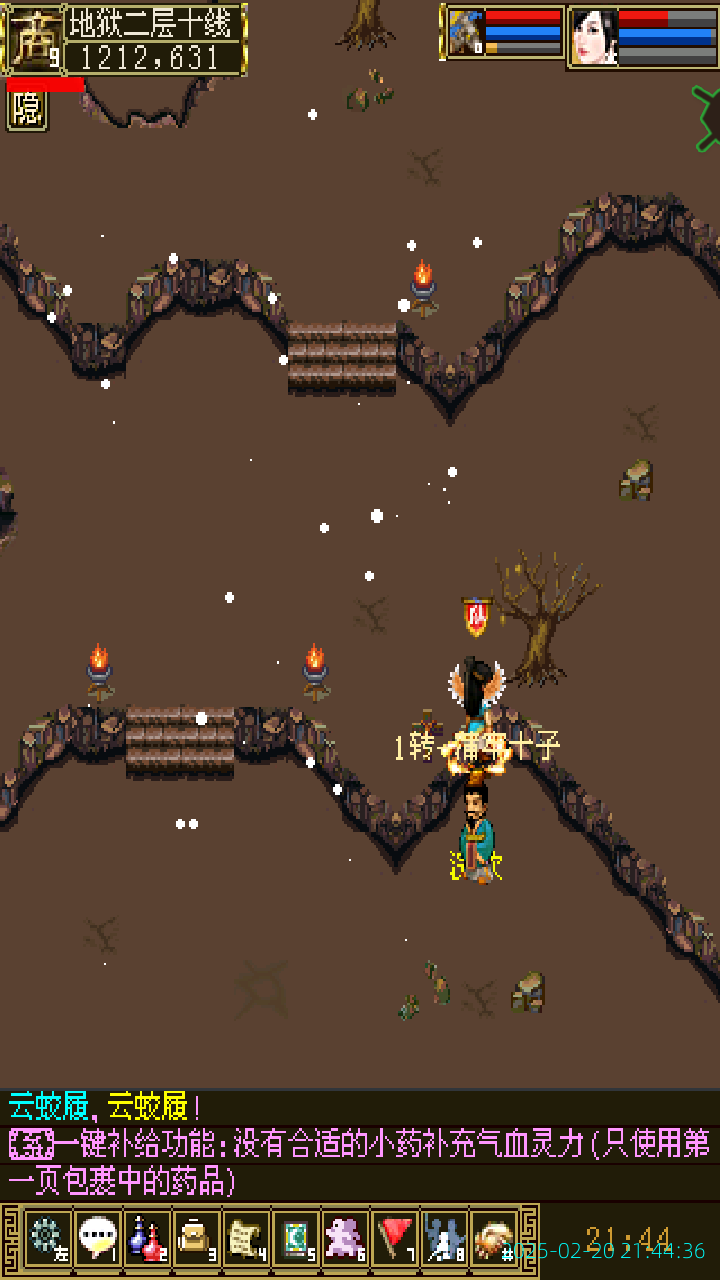The width and height of the screenshot is (720, 1280).
Task: Click the gold emblem in top-left corner
Action: click(x=33, y=38)
